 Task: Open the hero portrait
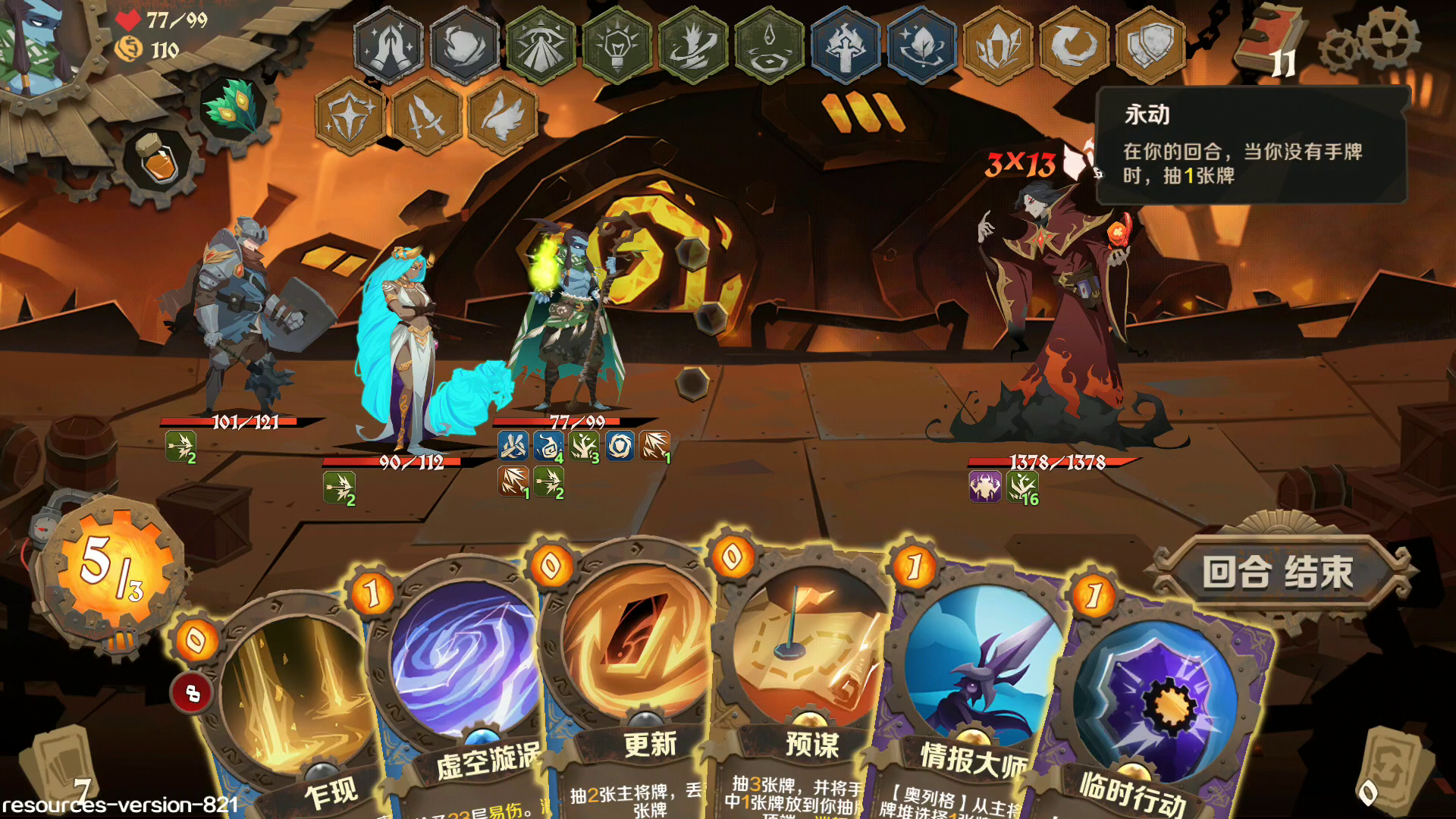point(38,45)
